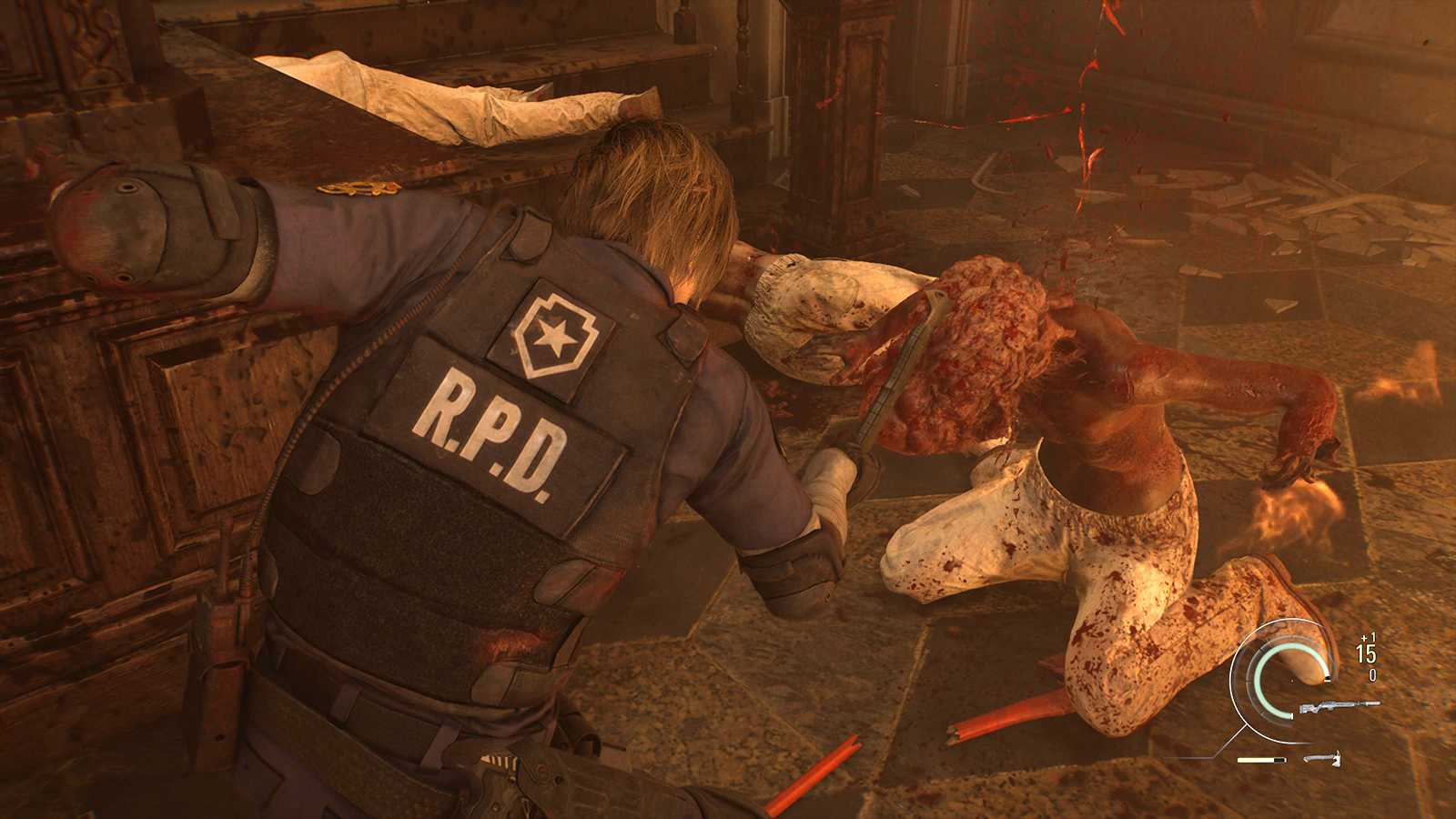Viewport: 1456px width, 819px height.
Task: Click the reserve ammo counter showing 0
Action: (x=1372, y=676)
